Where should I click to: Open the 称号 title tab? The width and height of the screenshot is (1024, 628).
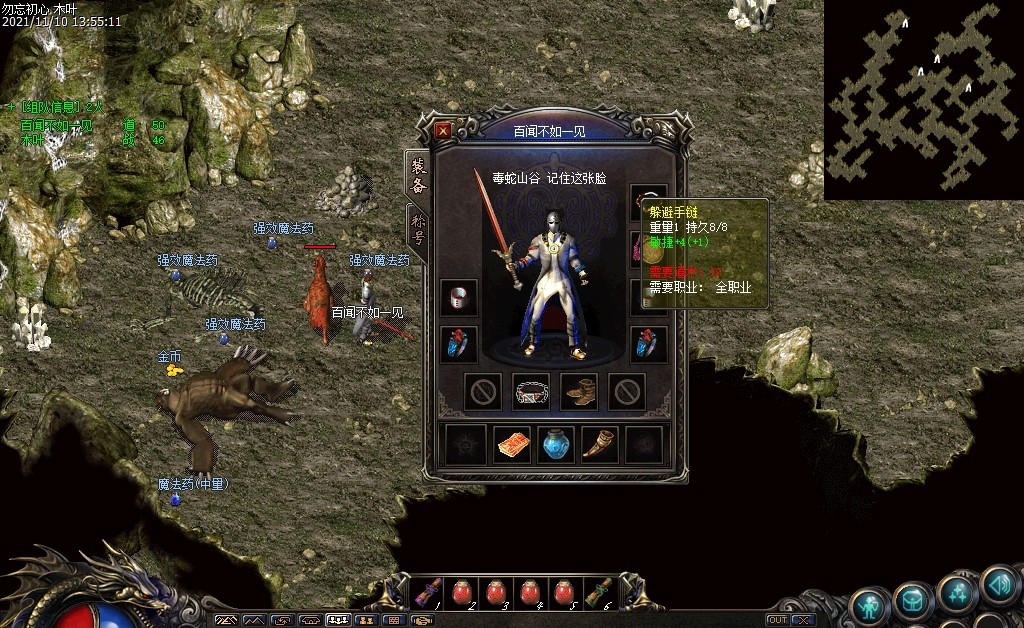click(x=416, y=228)
